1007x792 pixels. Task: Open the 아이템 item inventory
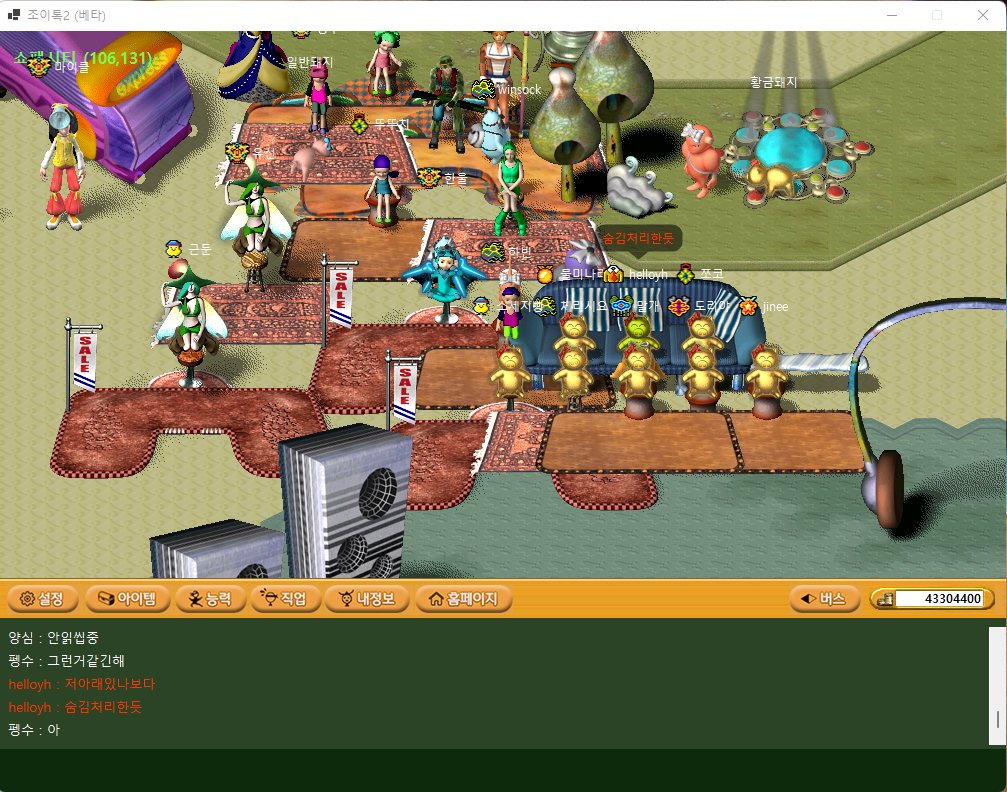(x=125, y=599)
